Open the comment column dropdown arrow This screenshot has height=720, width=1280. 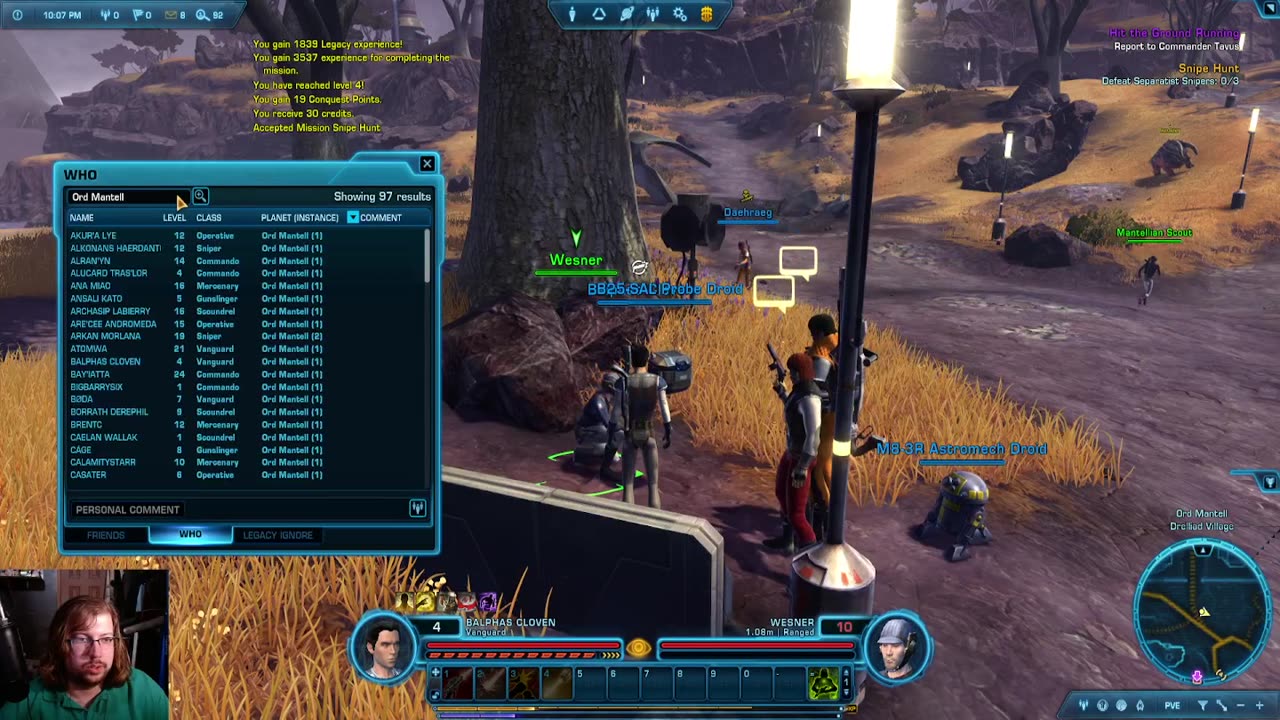352,218
